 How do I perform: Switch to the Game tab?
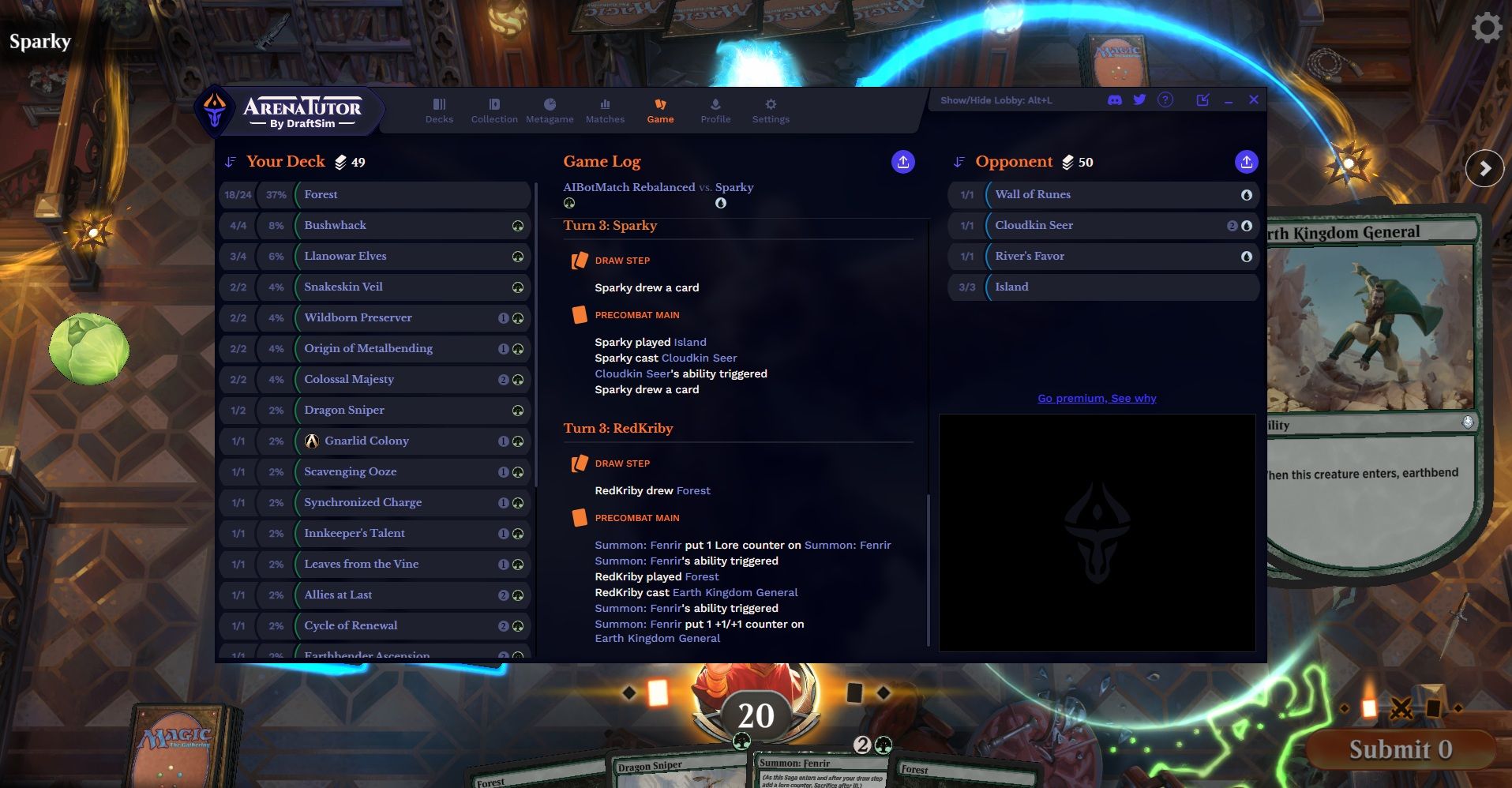[x=661, y=111]
